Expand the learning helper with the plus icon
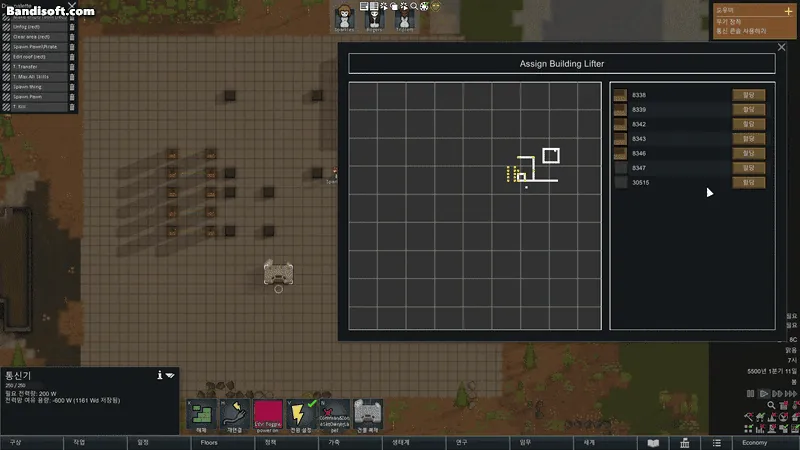Image resolution: width=800 pixels, height=450 pixels. (788, 10)
